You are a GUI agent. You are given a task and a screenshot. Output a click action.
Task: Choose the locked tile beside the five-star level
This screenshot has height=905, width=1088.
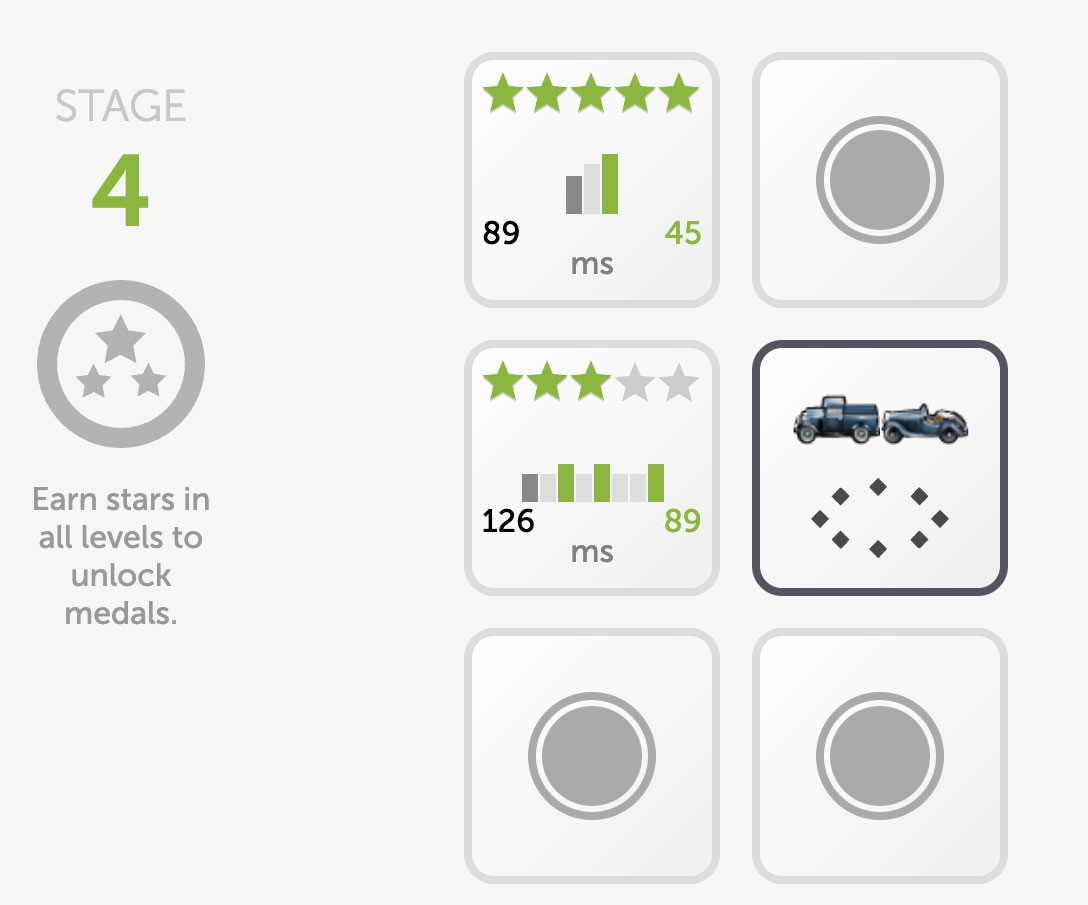pyautogui.click(x=880, y=180)
